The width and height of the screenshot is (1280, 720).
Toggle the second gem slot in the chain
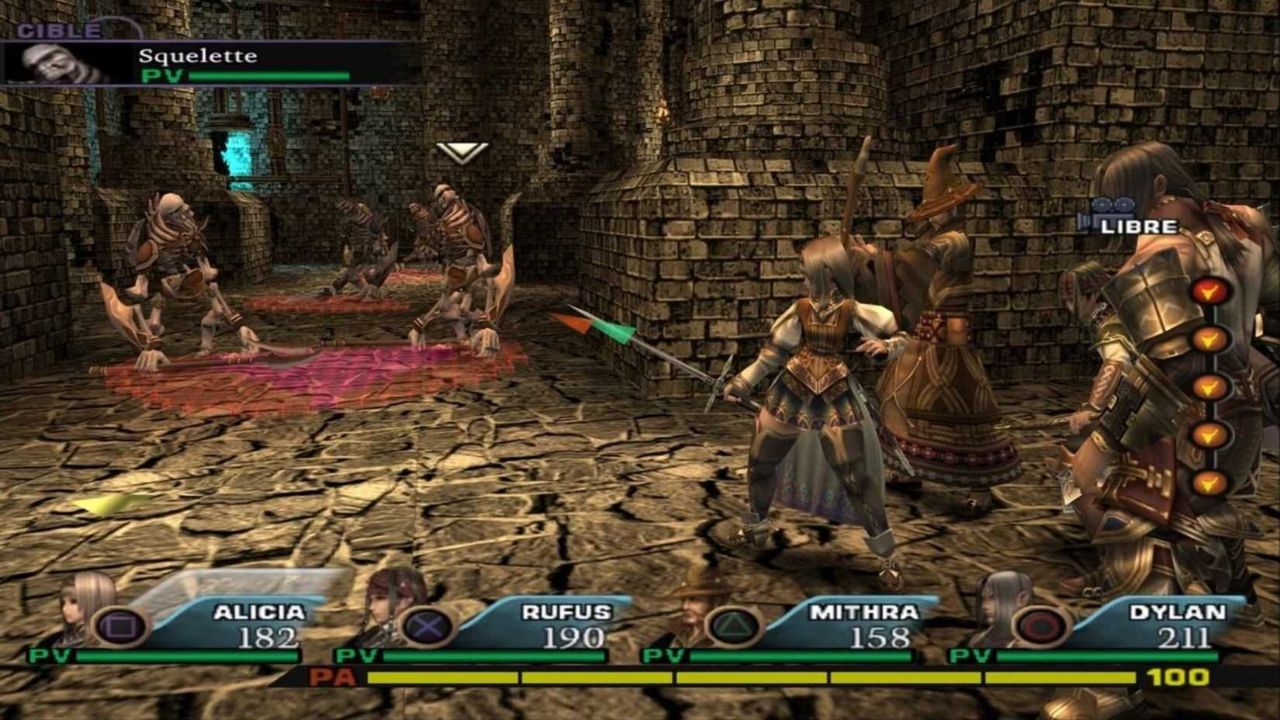coord(1209,340)
